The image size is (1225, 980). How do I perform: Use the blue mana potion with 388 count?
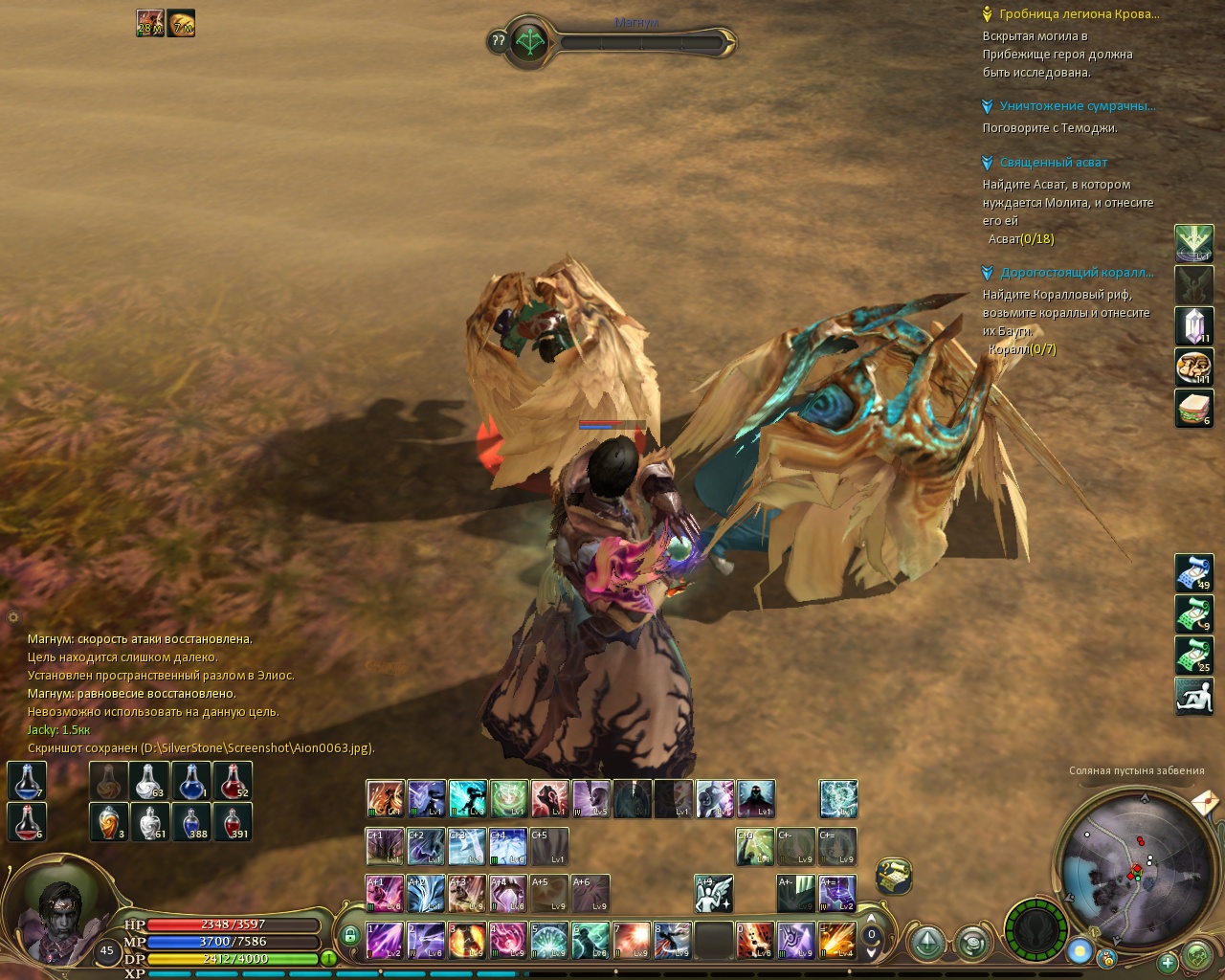pyautogui.click(x=191, y=822)
